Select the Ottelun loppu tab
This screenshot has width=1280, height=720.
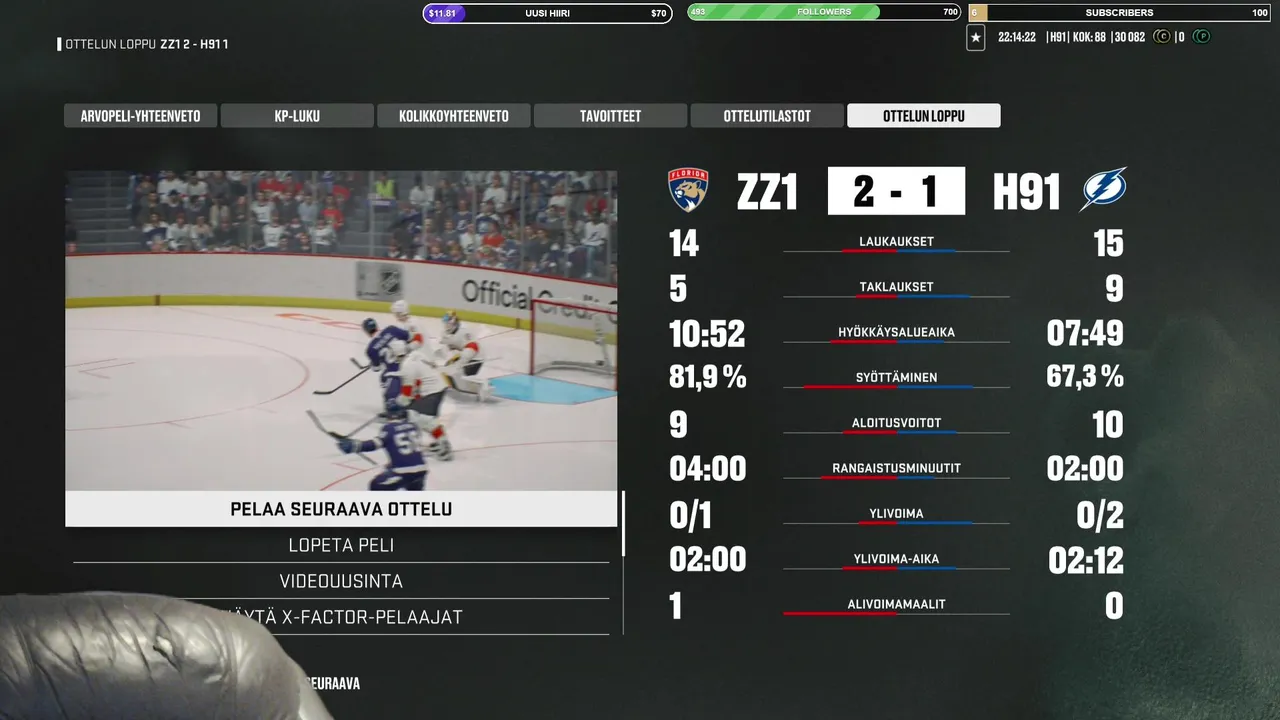(x=923, y=116)
